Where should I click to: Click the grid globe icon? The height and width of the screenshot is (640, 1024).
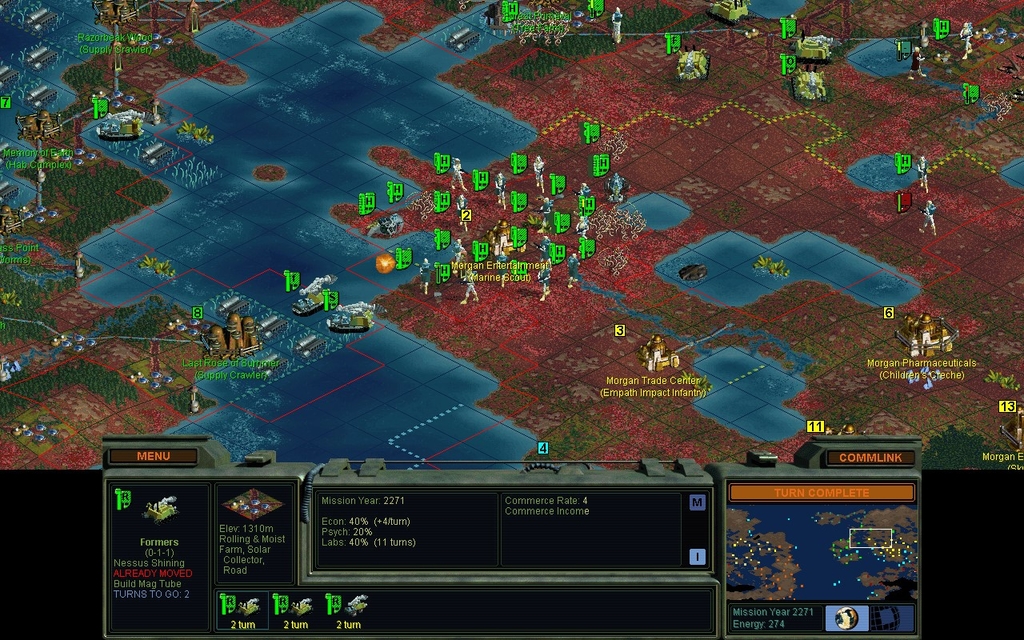tap(894, 618)
